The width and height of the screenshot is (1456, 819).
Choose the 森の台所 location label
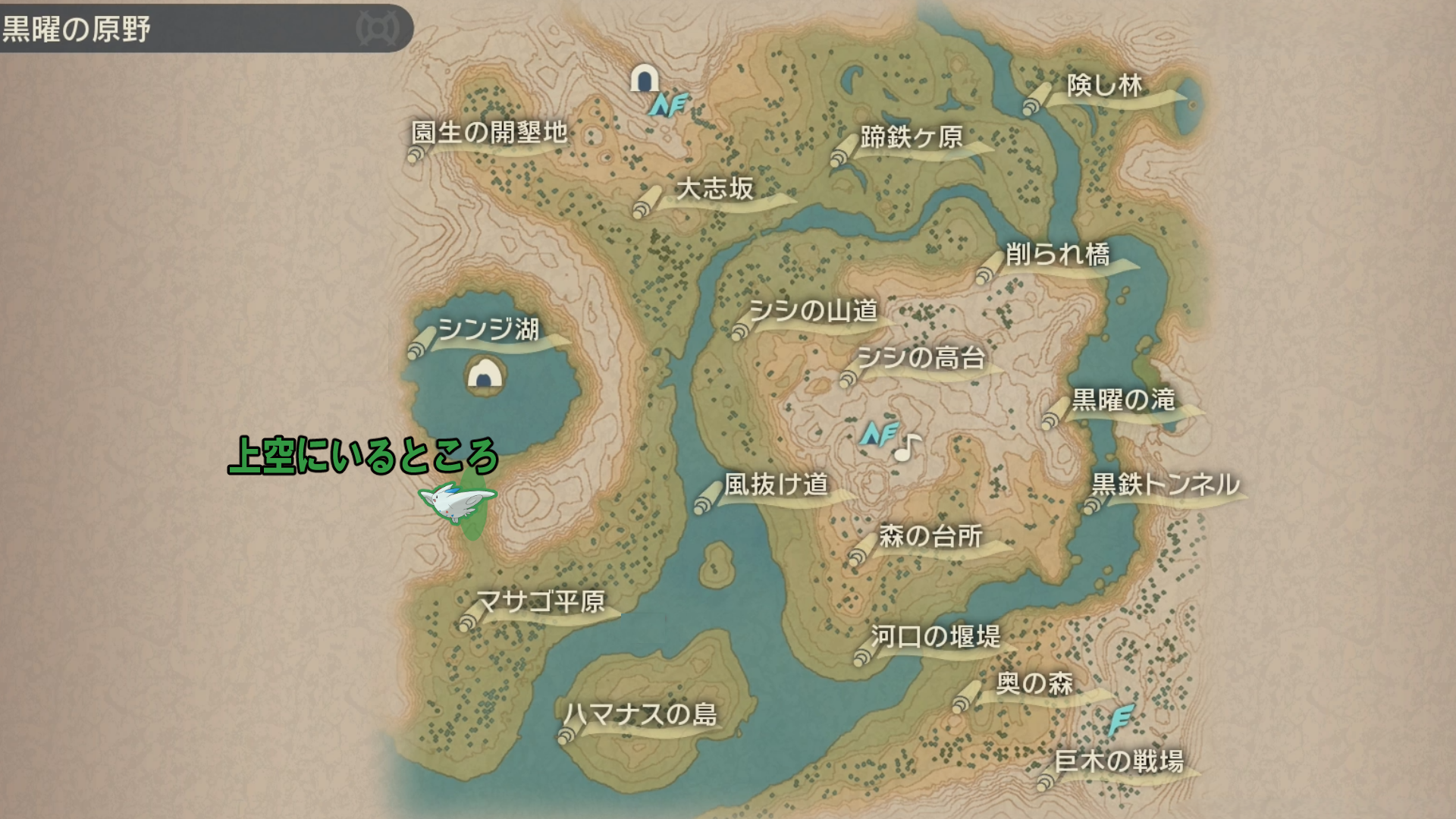point(930,536)
